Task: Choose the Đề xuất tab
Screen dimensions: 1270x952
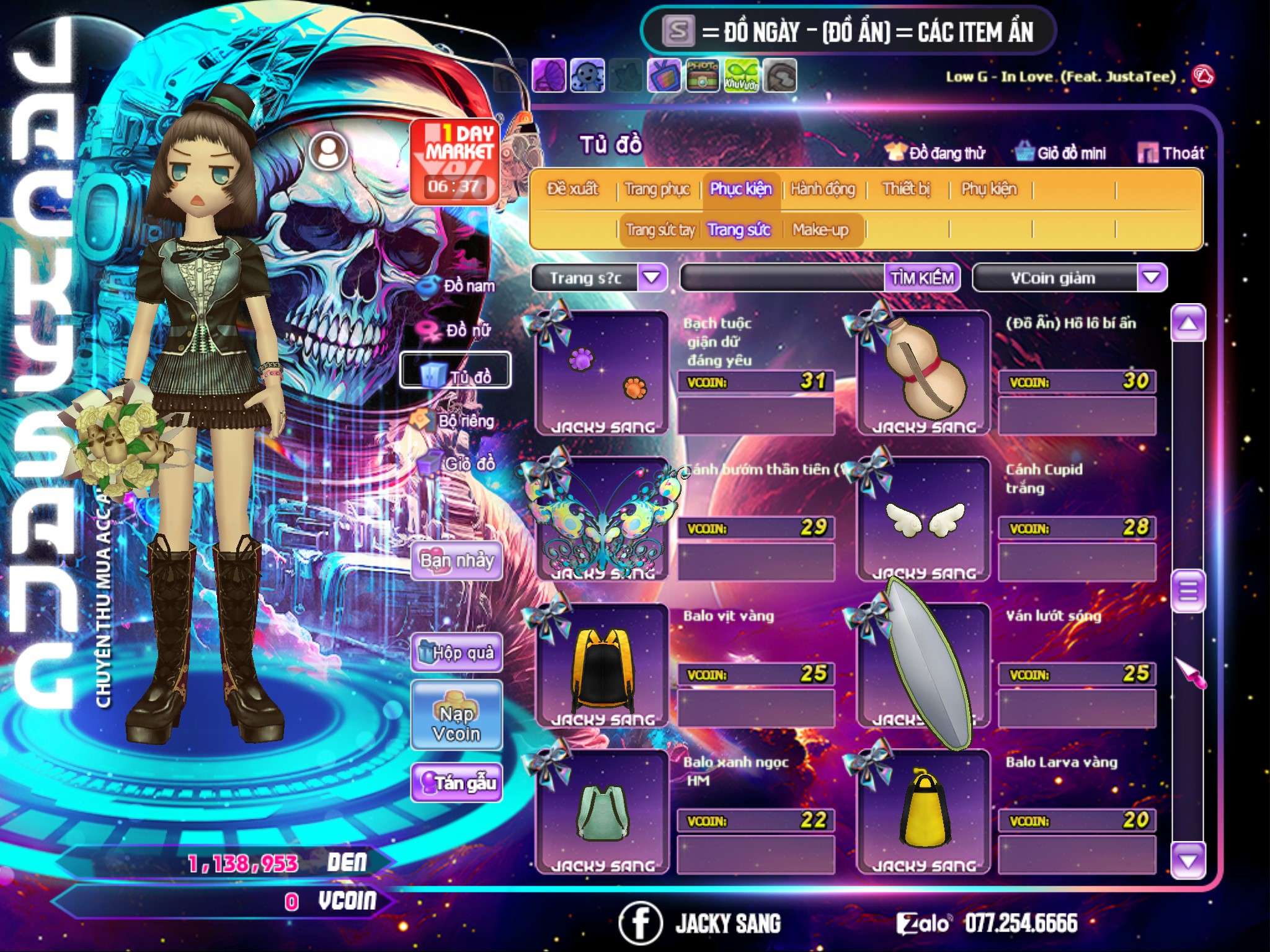Action: coord(572,188)
